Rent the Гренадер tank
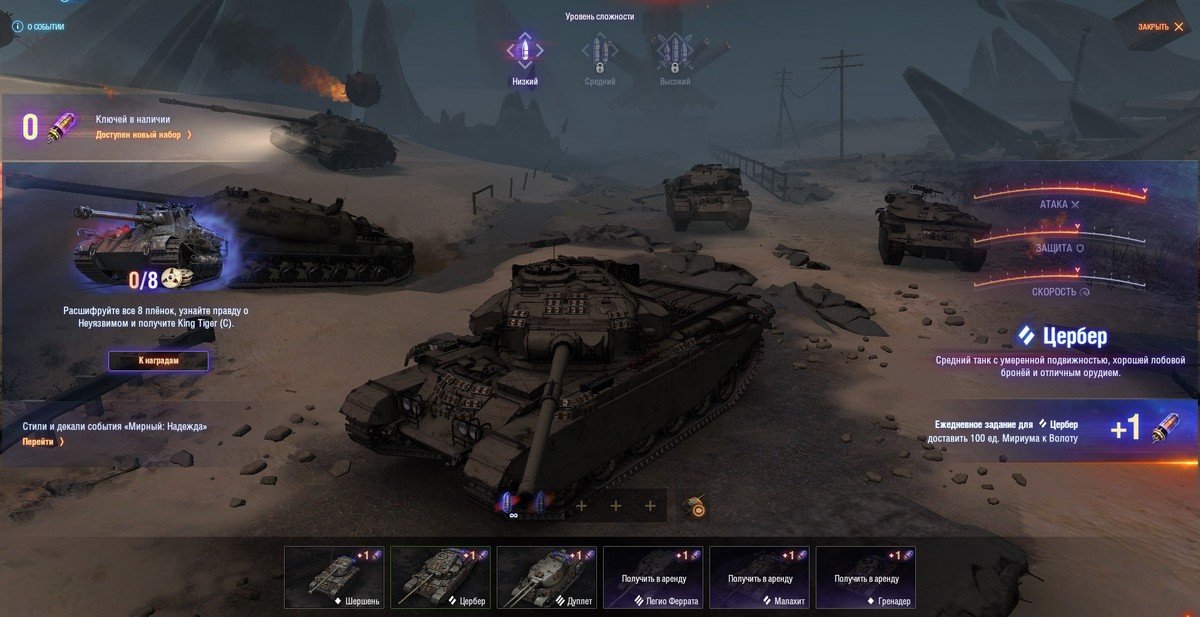 pyautogui.click(x=865, y=577)
